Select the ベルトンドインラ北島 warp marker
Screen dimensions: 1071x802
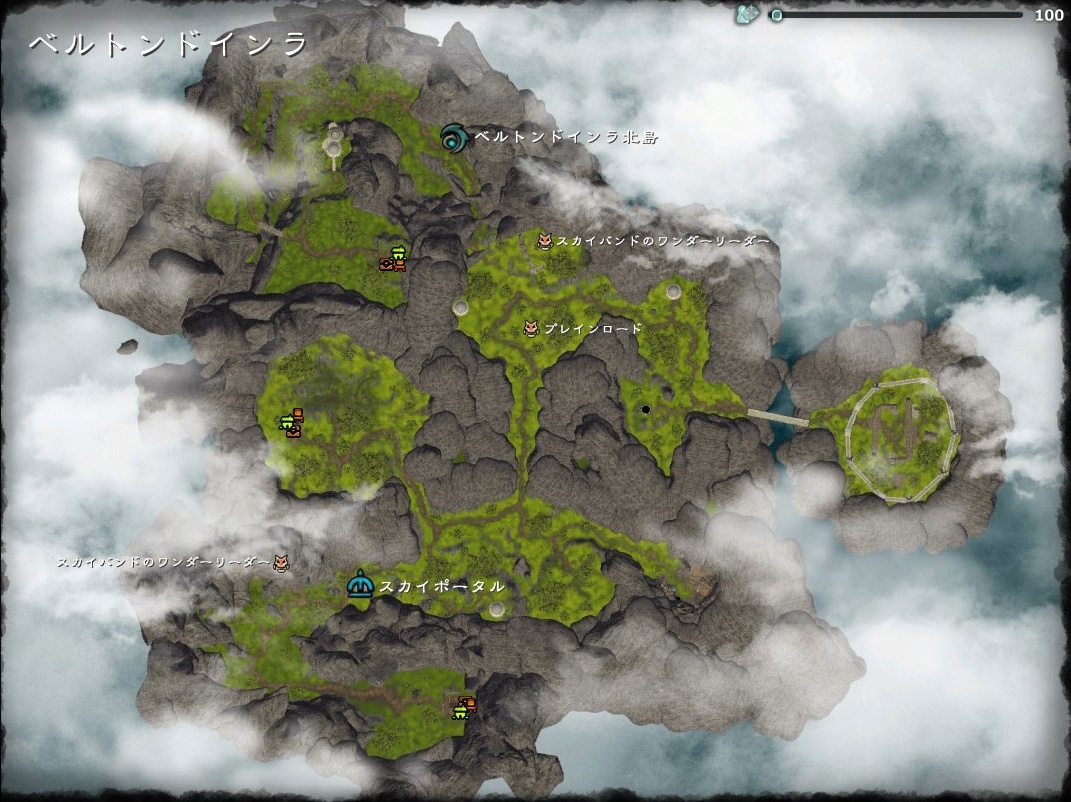[454, 137]
